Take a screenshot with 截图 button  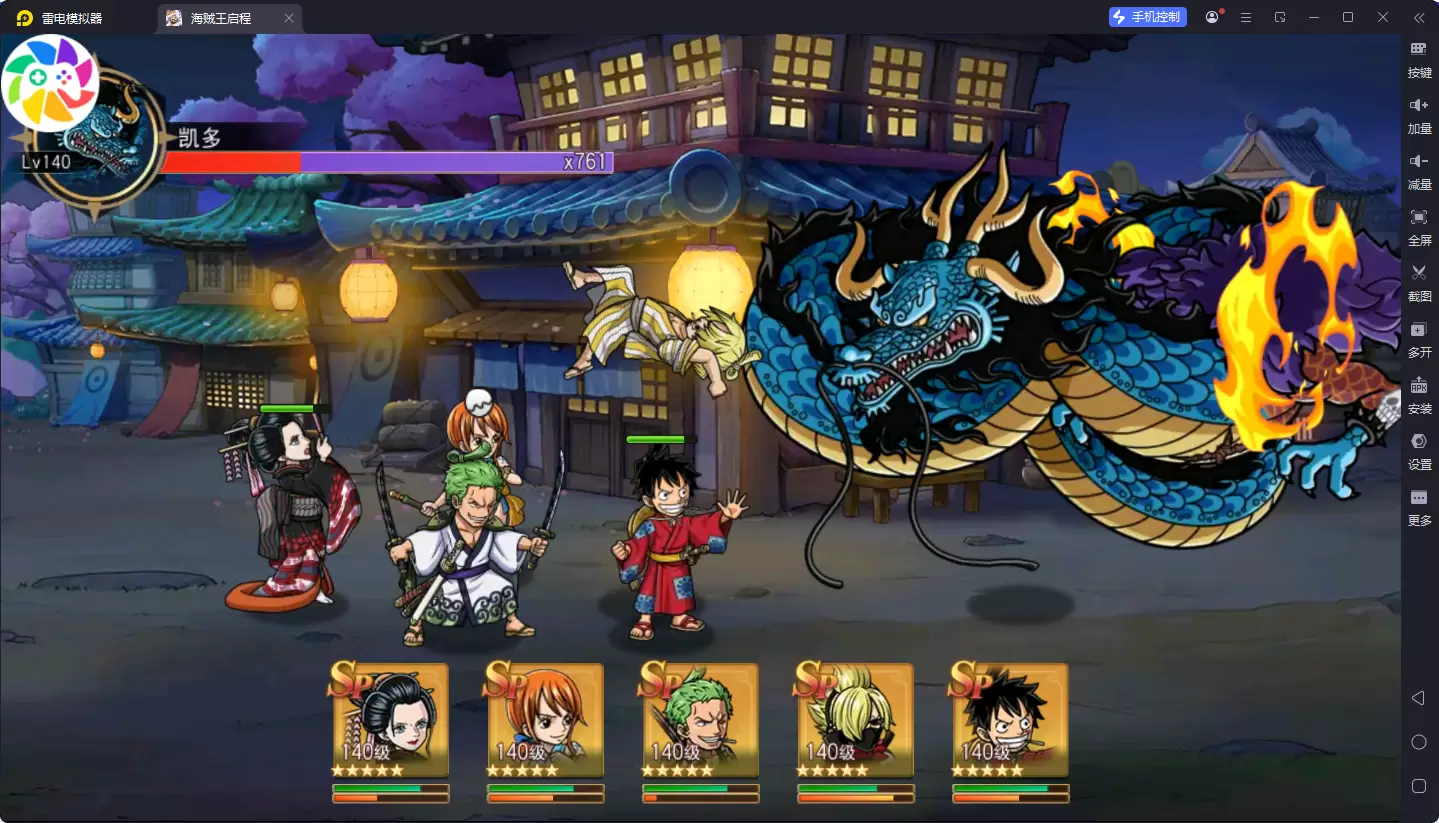click(1419, 281)
